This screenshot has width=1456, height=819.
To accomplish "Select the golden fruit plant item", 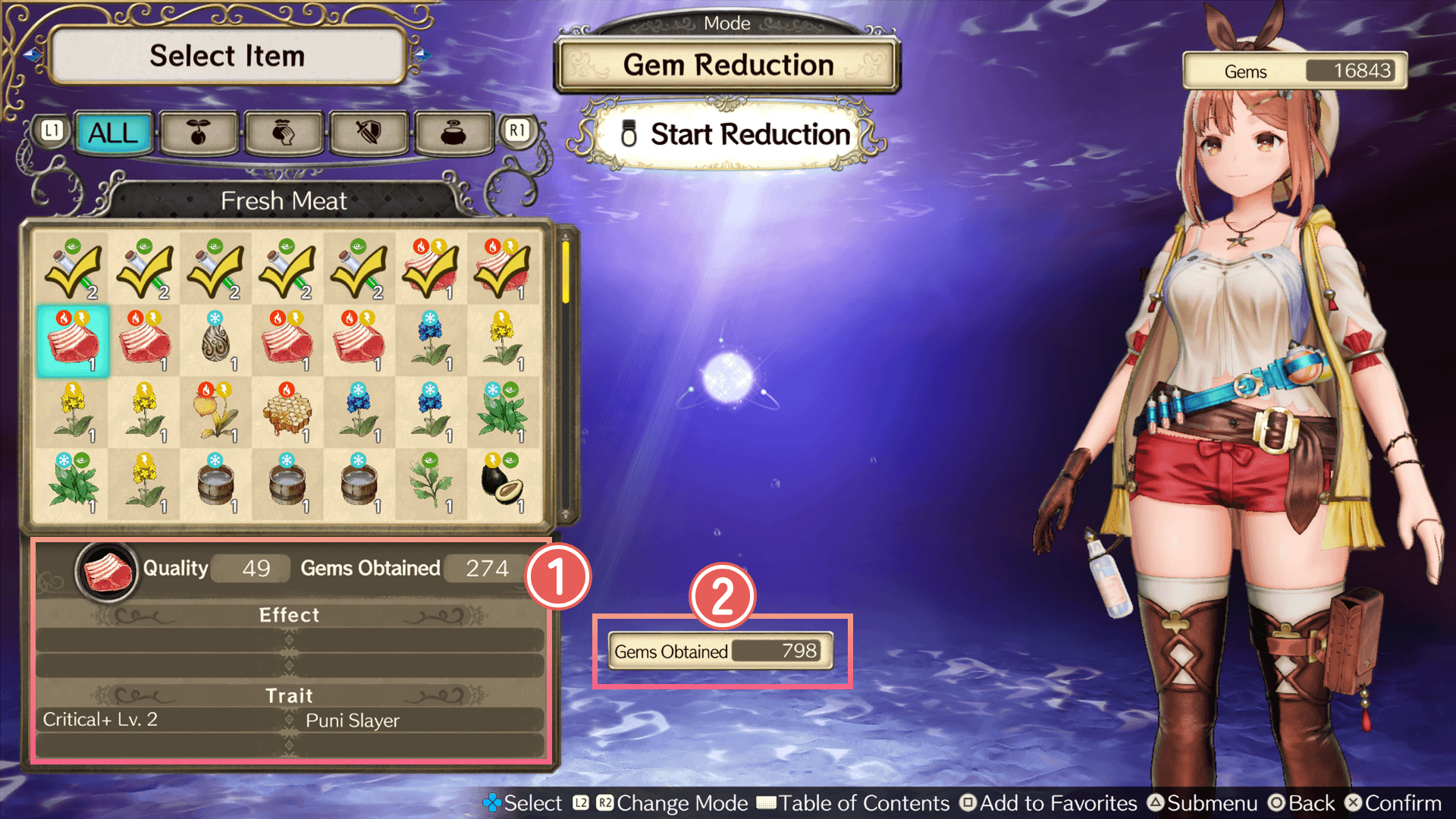I will click(x=216, y=413).
